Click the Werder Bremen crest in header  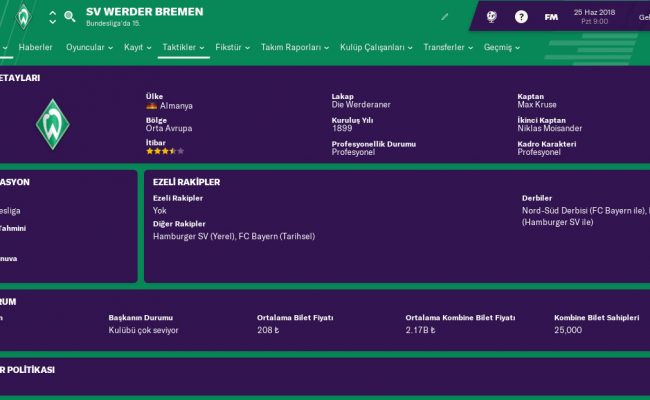[x=22, y=17]
